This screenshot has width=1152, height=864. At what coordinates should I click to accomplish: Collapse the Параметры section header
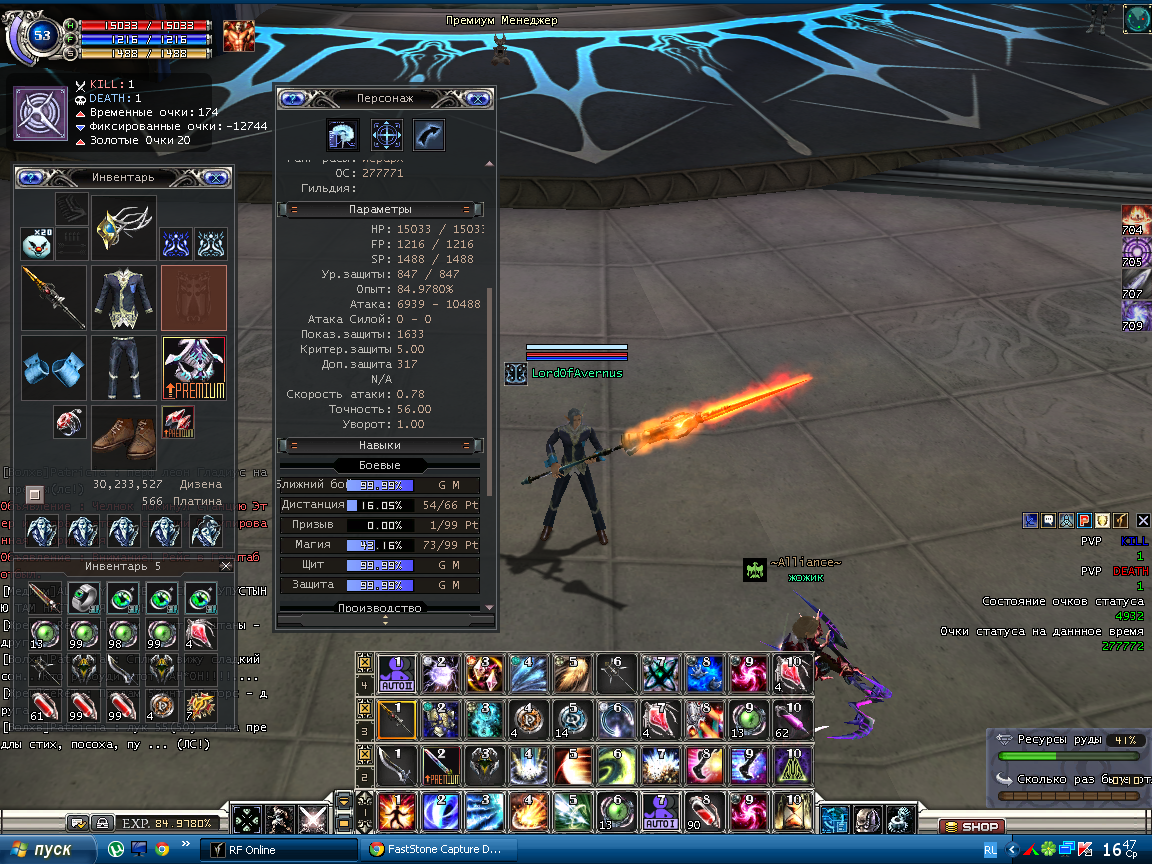point(379,209)
